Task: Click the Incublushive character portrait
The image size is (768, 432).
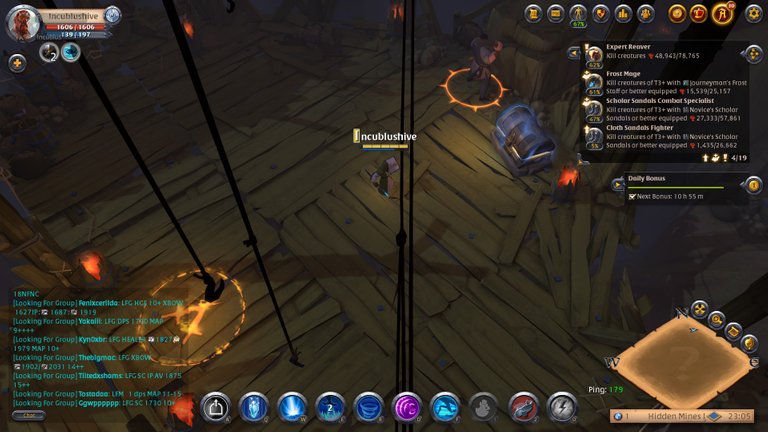Action: [25, 23]
